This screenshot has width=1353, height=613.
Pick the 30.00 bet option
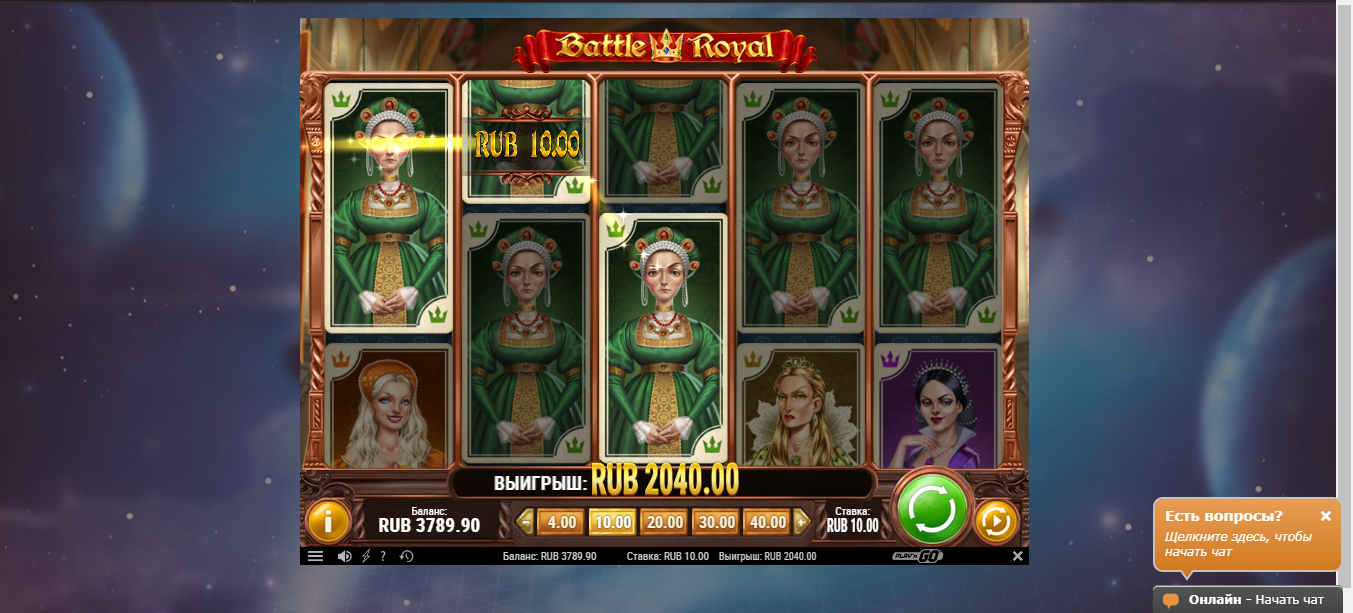[716, 522]
